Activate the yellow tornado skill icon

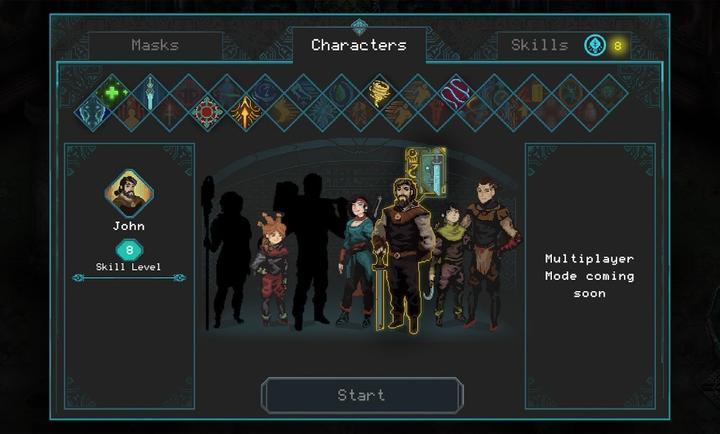click(x=380, y=92)
